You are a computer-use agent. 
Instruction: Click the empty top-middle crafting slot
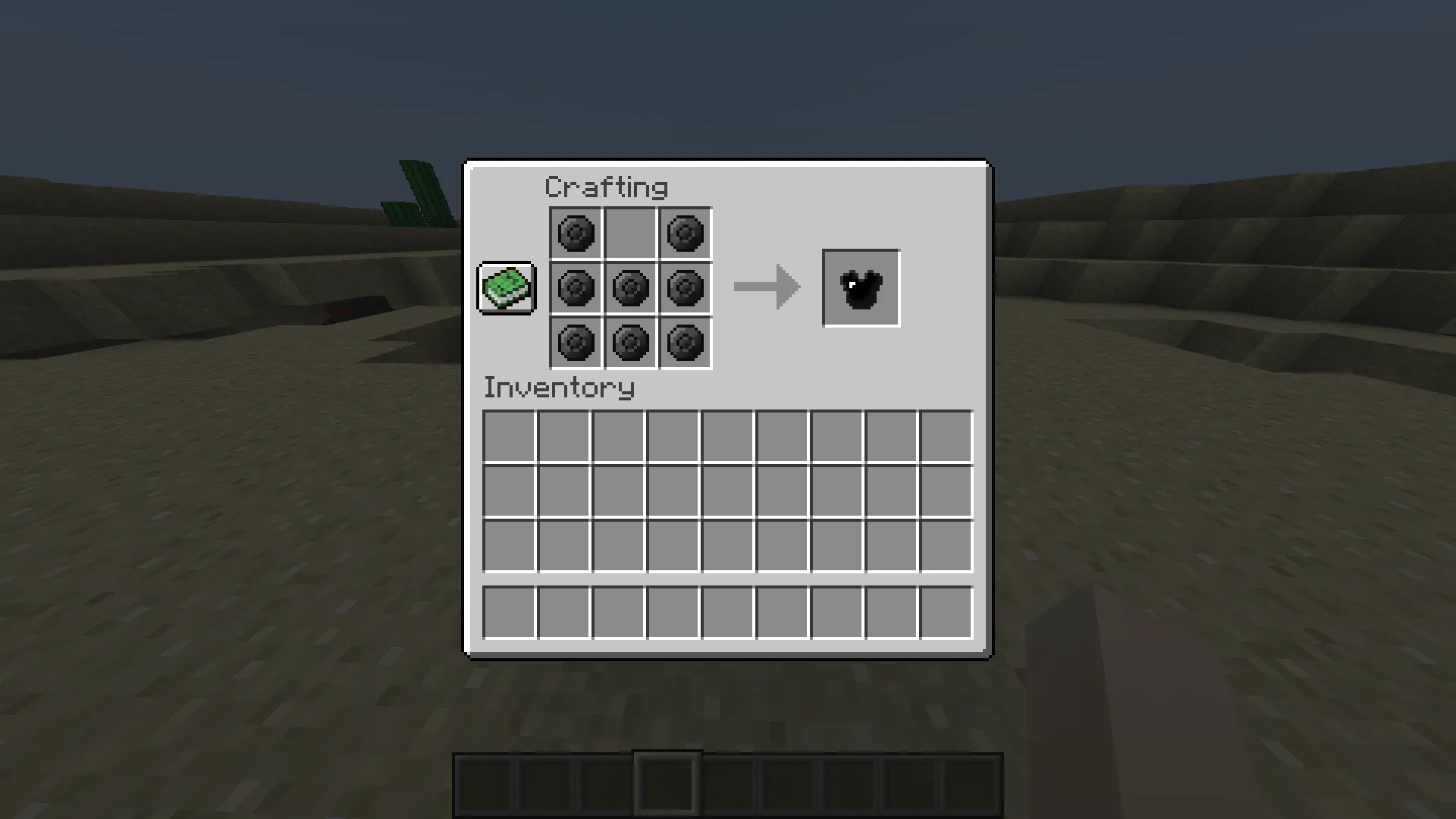coord(630,233)
